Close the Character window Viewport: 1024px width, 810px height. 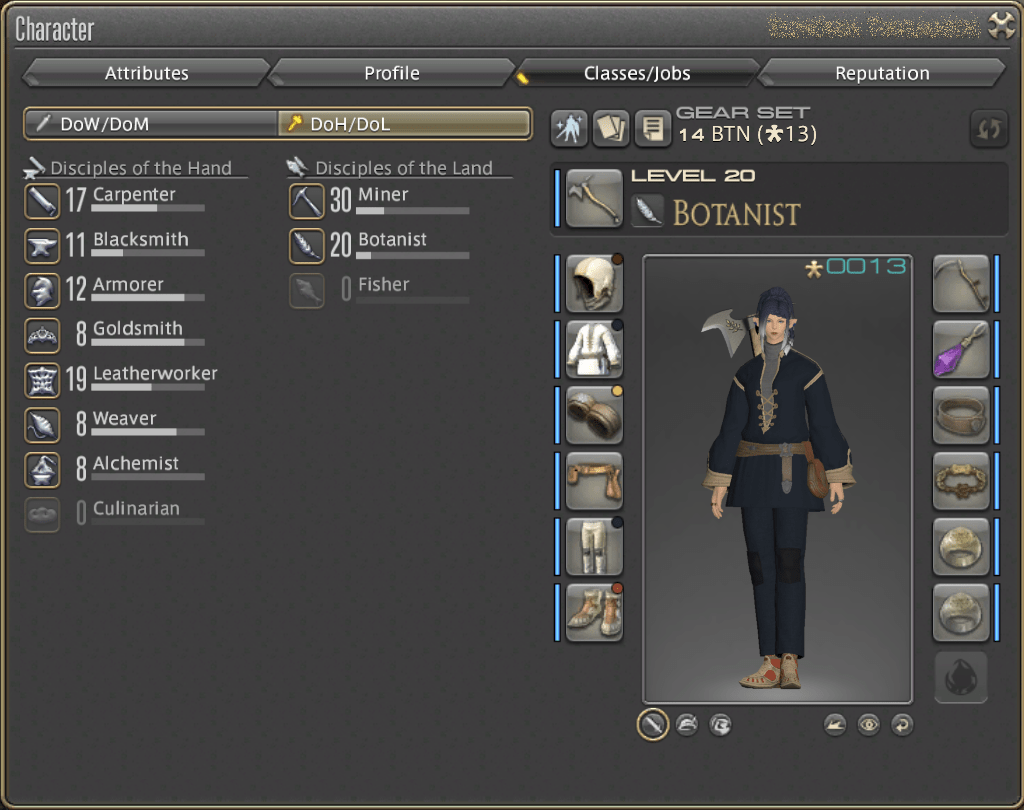coord(1001,27)
